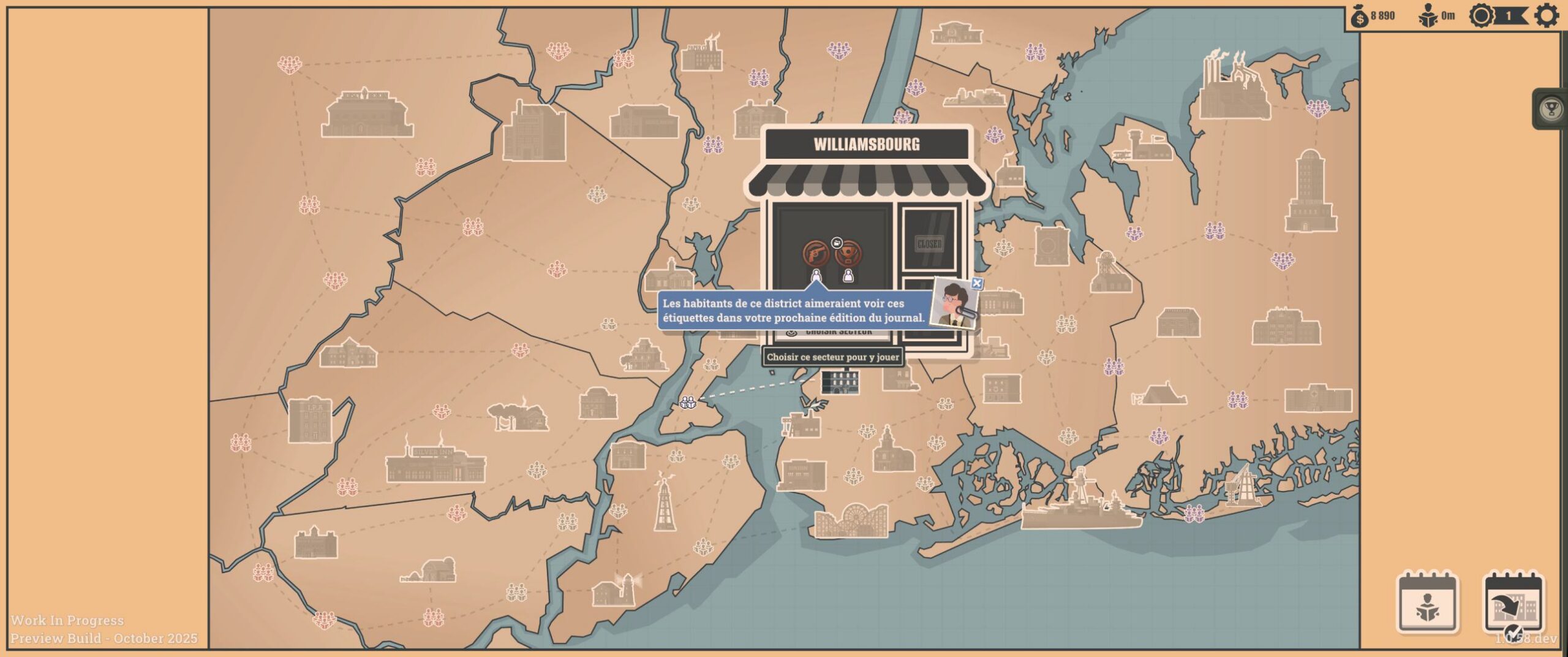The width and height of the screenshot is (1568, 657).
Task: Click the CLOSED sign in shop window
Action: point(929,244)
